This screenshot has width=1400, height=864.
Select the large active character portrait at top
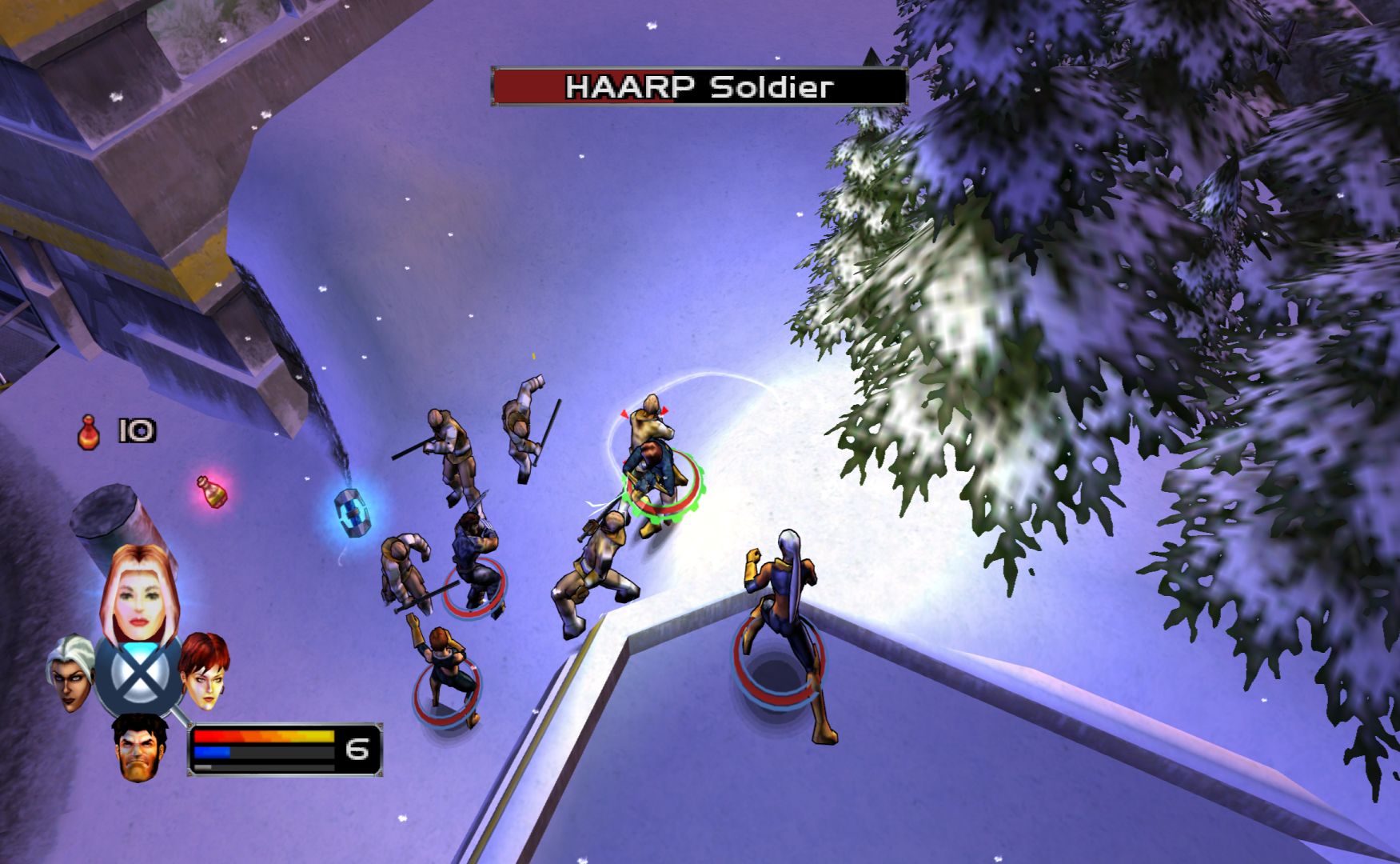tap(139, 594)
